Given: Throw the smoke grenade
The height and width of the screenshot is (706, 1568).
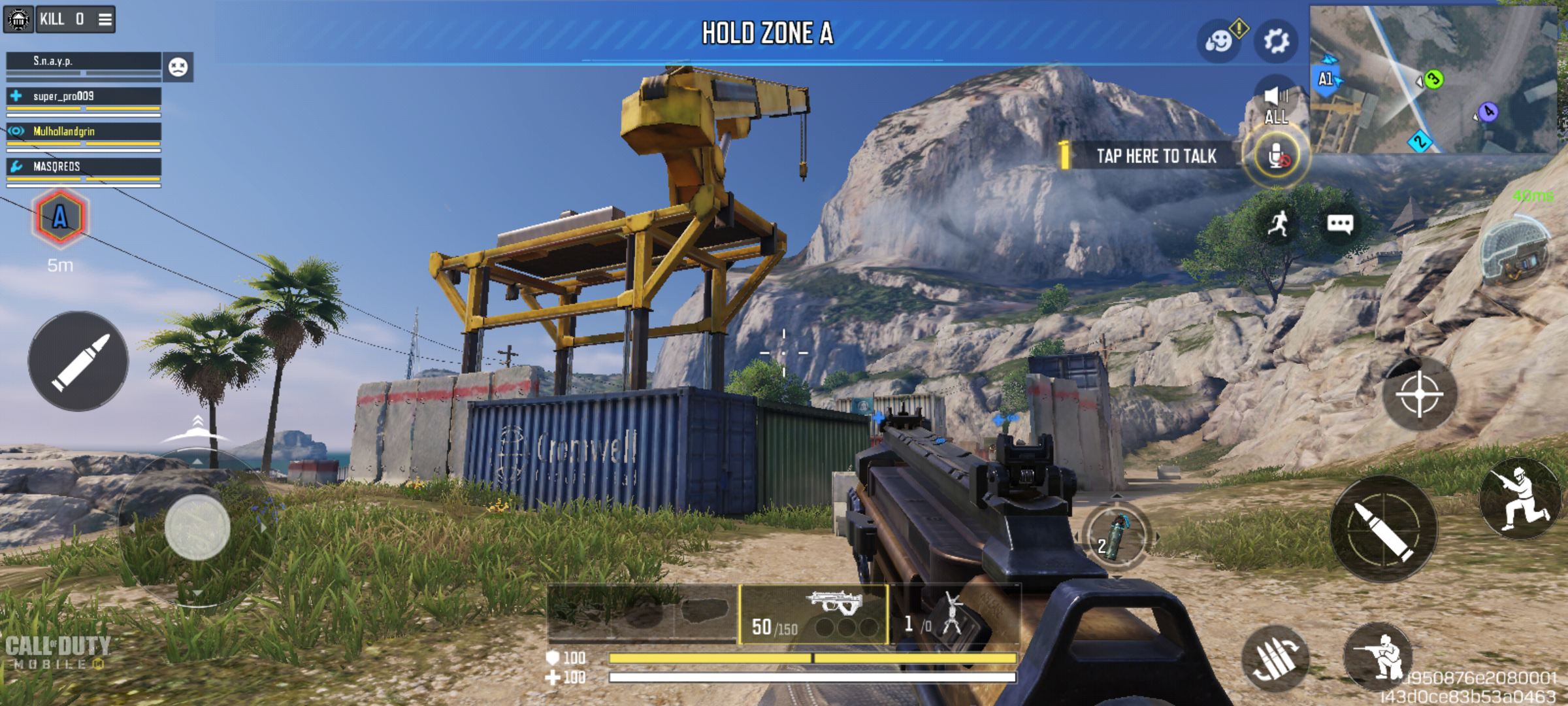Looking at the screenshot, I should pyautogui.click(x=1116, y=536).
